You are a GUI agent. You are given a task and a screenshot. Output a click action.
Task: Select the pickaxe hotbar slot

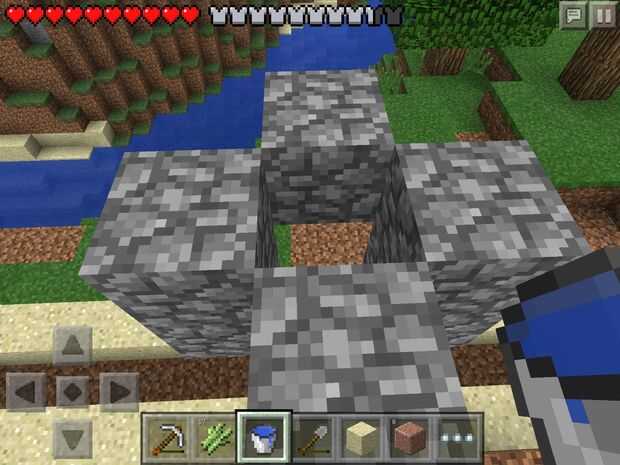(166, 437)
